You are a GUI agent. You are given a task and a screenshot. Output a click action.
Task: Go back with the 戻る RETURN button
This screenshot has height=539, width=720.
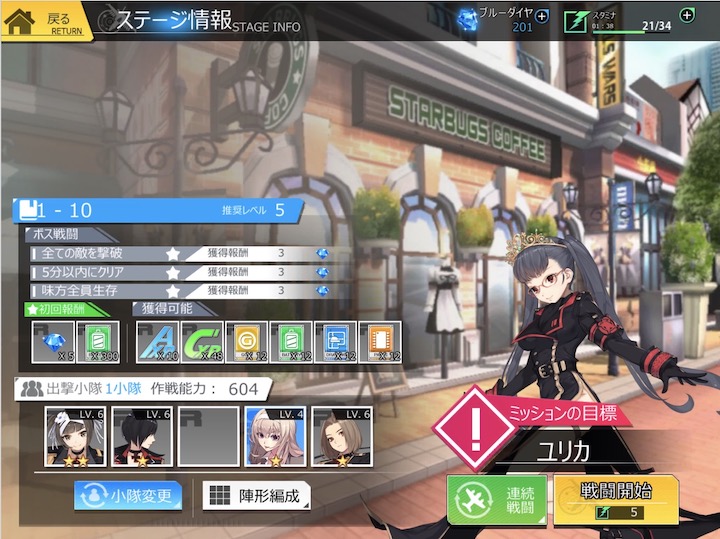point(46,22)
